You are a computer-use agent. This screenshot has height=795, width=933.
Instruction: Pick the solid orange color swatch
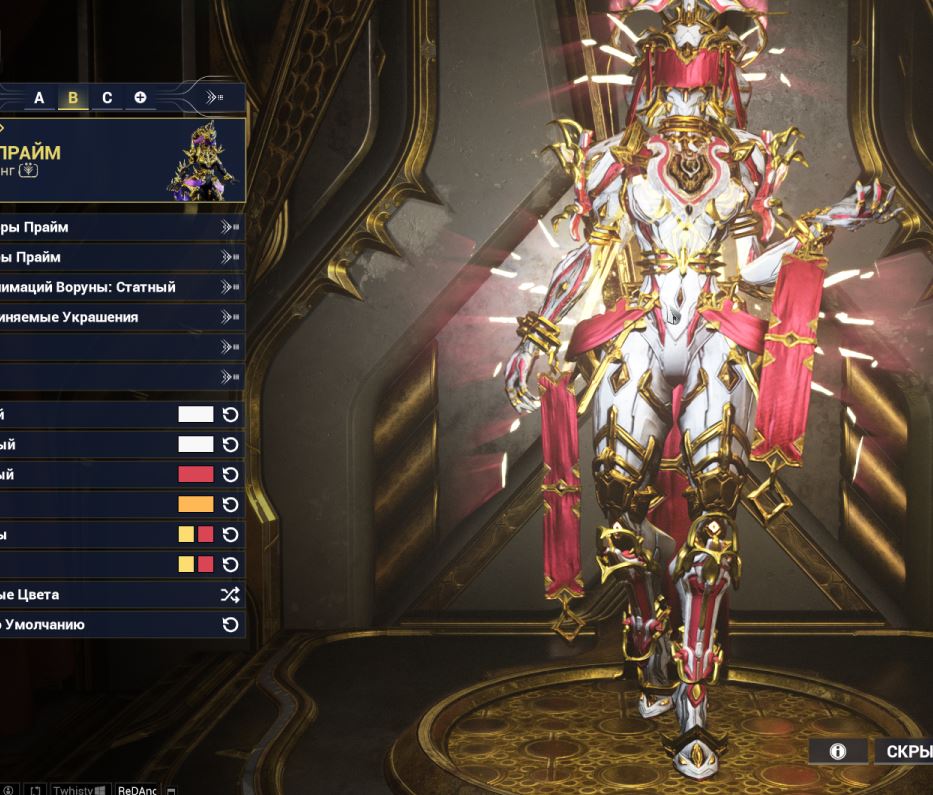tap(195, 505)
